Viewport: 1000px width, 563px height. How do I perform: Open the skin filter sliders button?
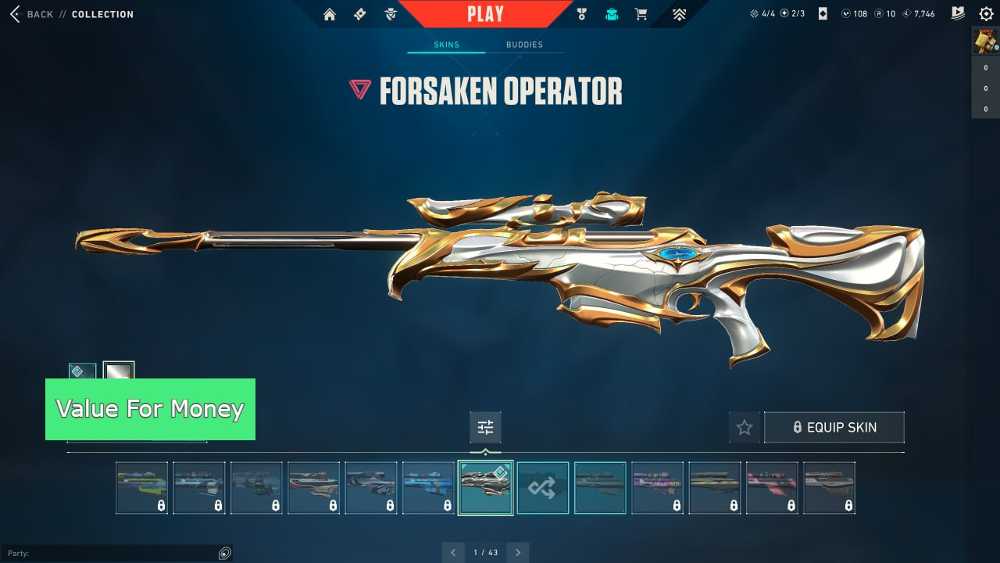(486, 427)
